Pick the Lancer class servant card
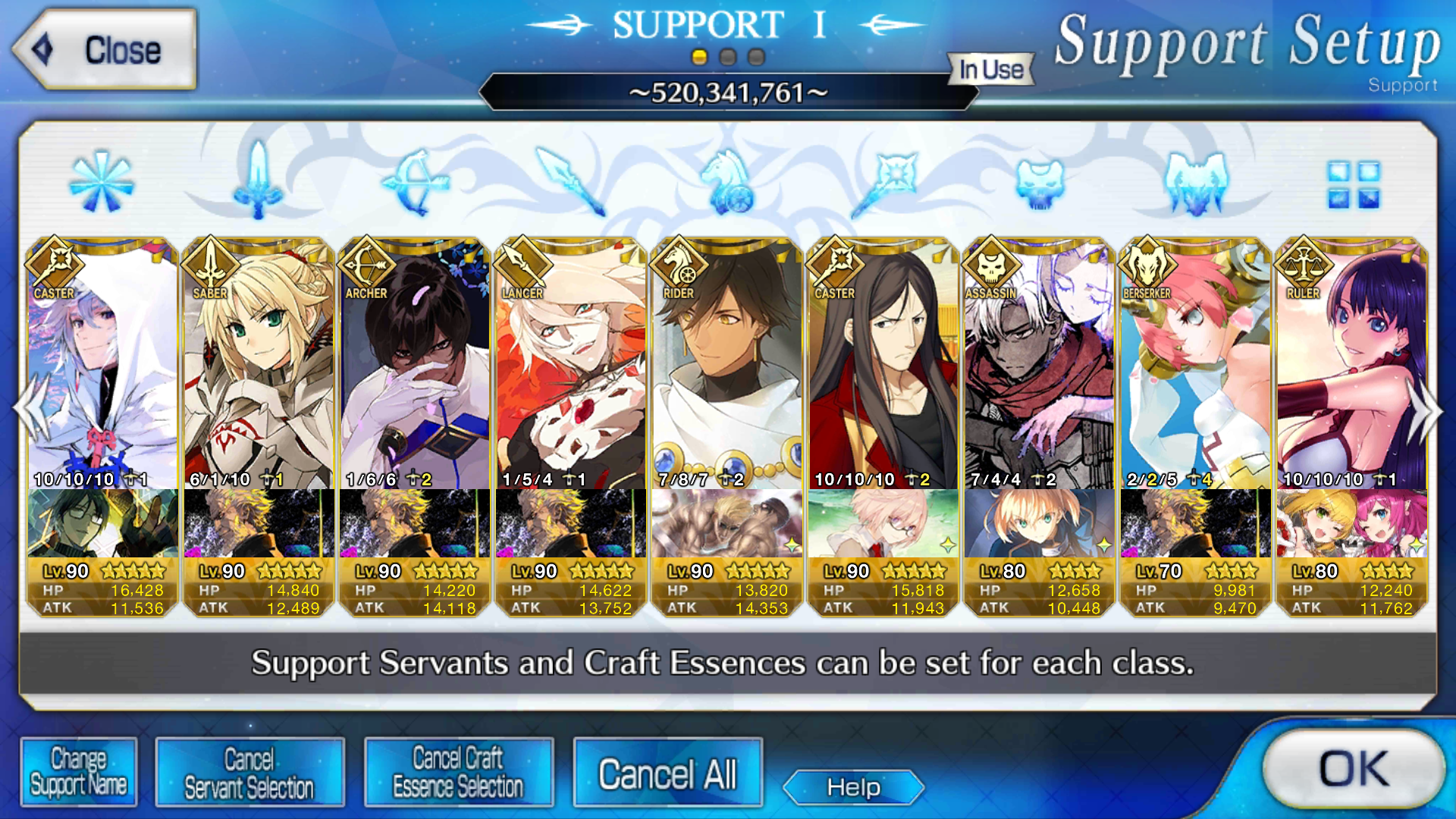Image resolution: width=1456 pixels, height=819 pixels. coord(571,364)
